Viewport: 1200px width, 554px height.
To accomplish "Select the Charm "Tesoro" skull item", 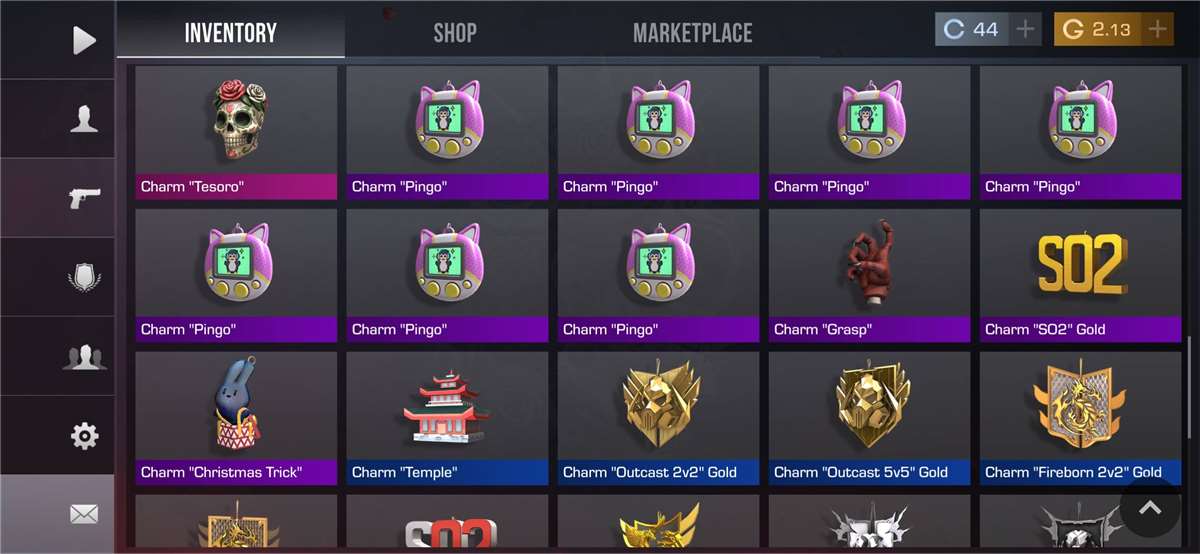I will (236, 132).
